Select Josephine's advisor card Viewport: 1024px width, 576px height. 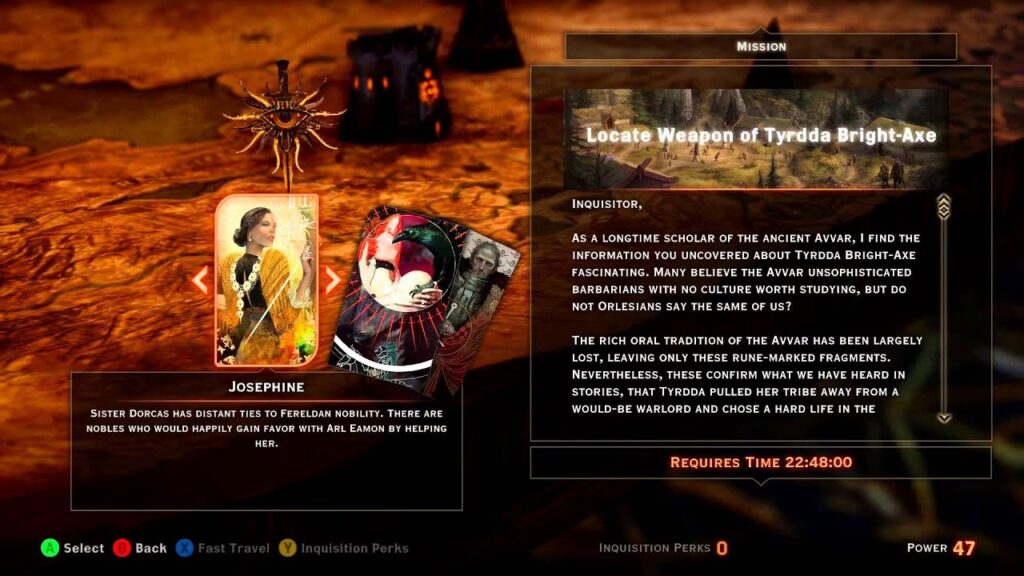point(266,280)
